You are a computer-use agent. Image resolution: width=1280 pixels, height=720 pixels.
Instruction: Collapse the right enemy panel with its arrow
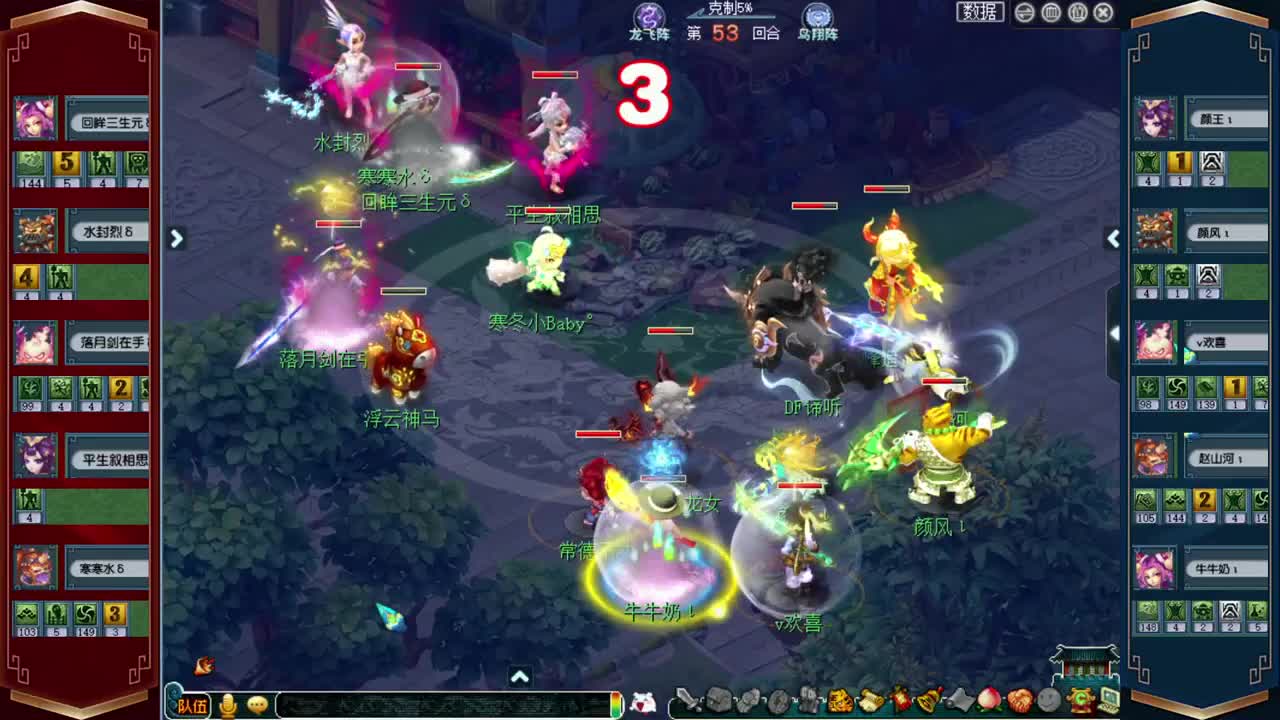[x=1113, y=238]
